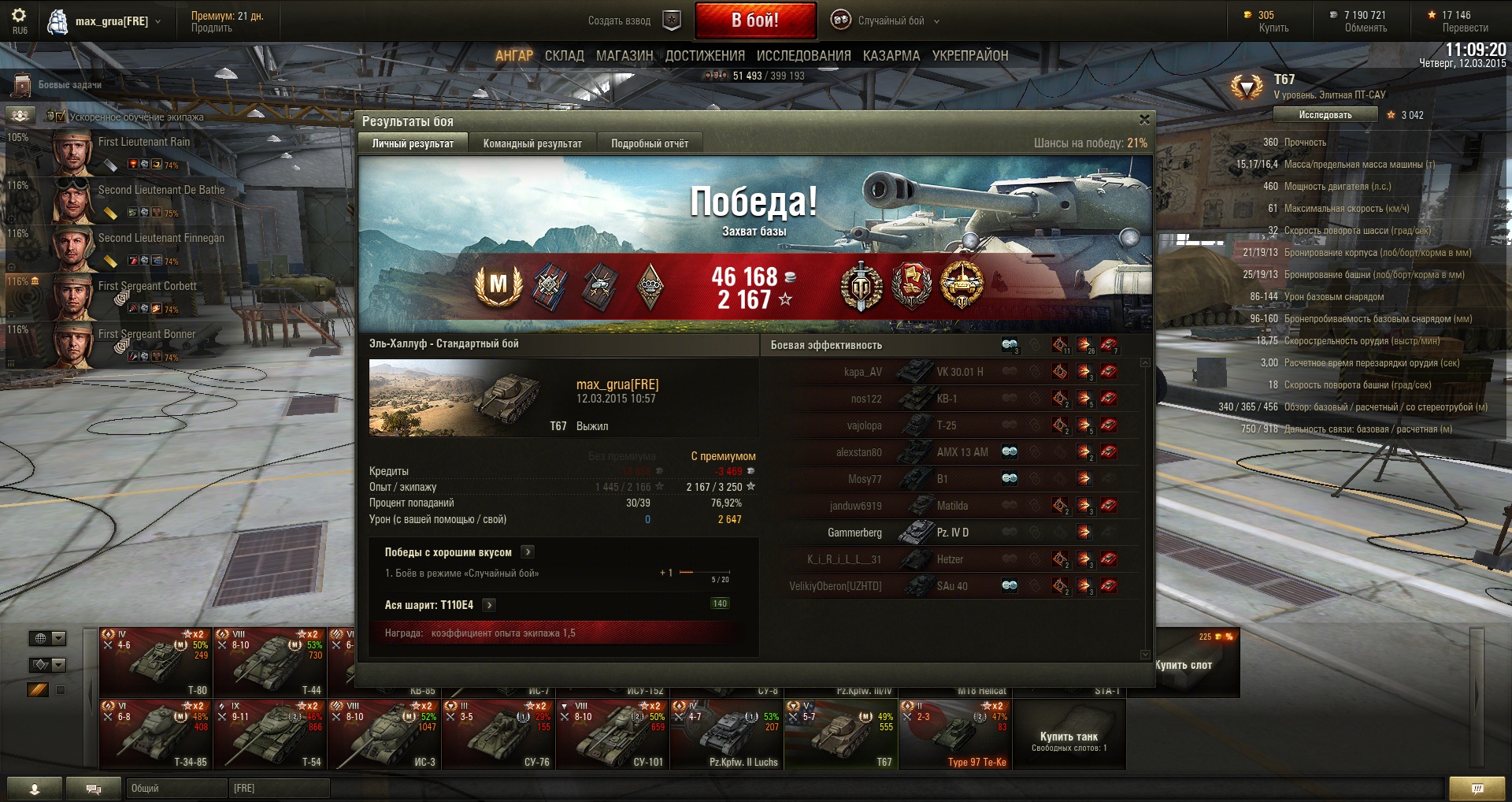The height and width of the screenshot is (802, 1512).
Task: Visit the КАЗАРМА barracks
Action: click(891, 56)
